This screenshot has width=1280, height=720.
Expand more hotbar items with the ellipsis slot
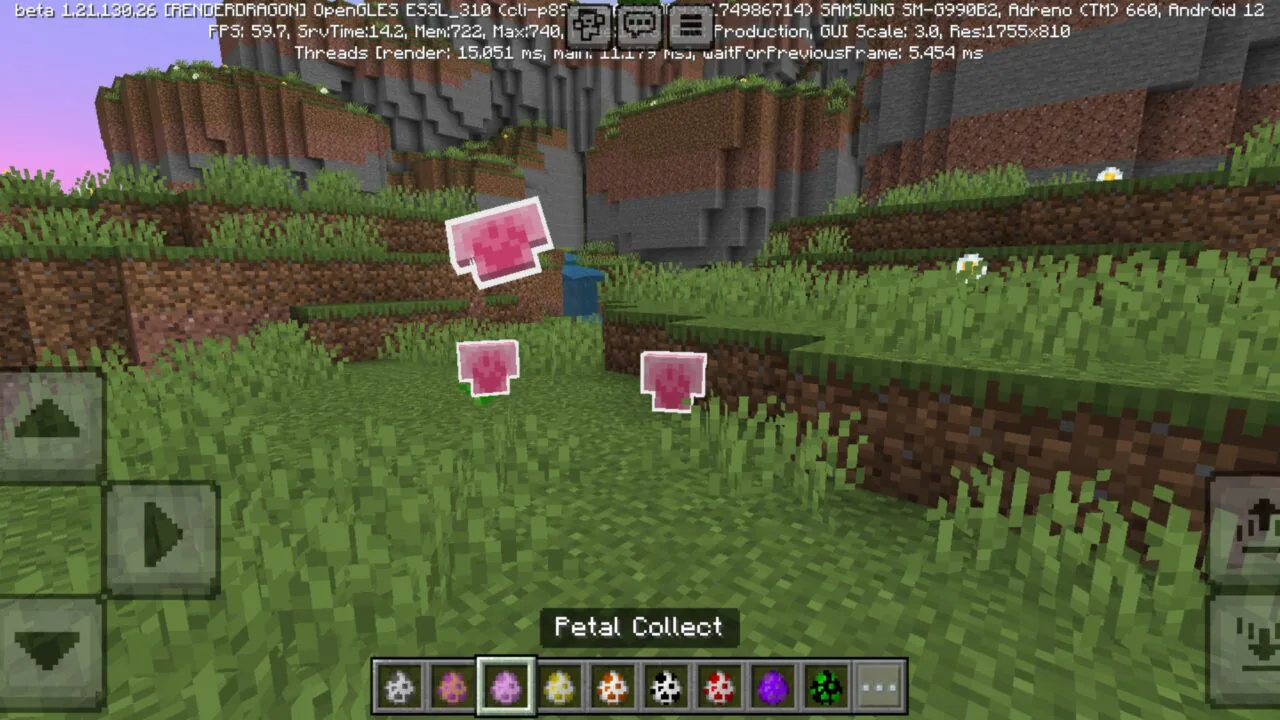(880, 686)
